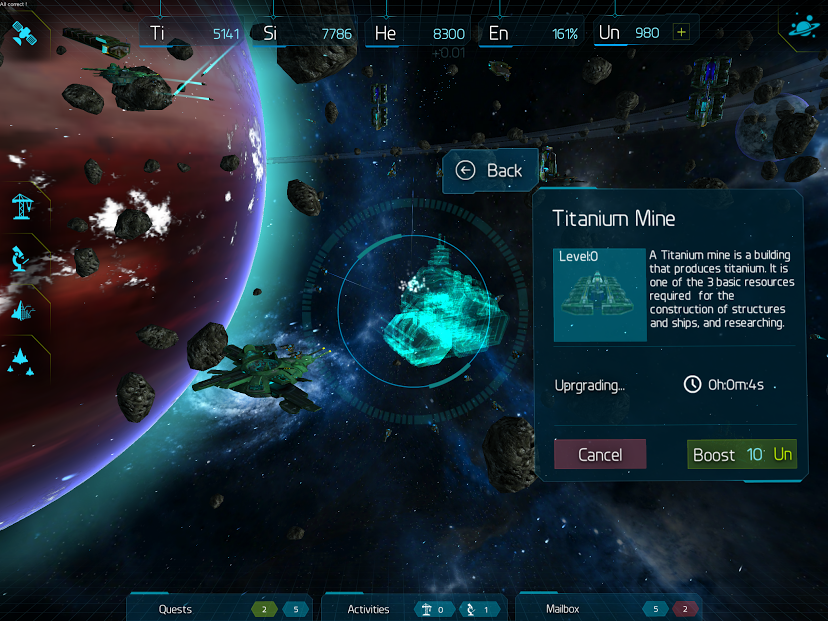Add more Un with the plus button
Screen dimensions: 828x621
pos(682,32)
